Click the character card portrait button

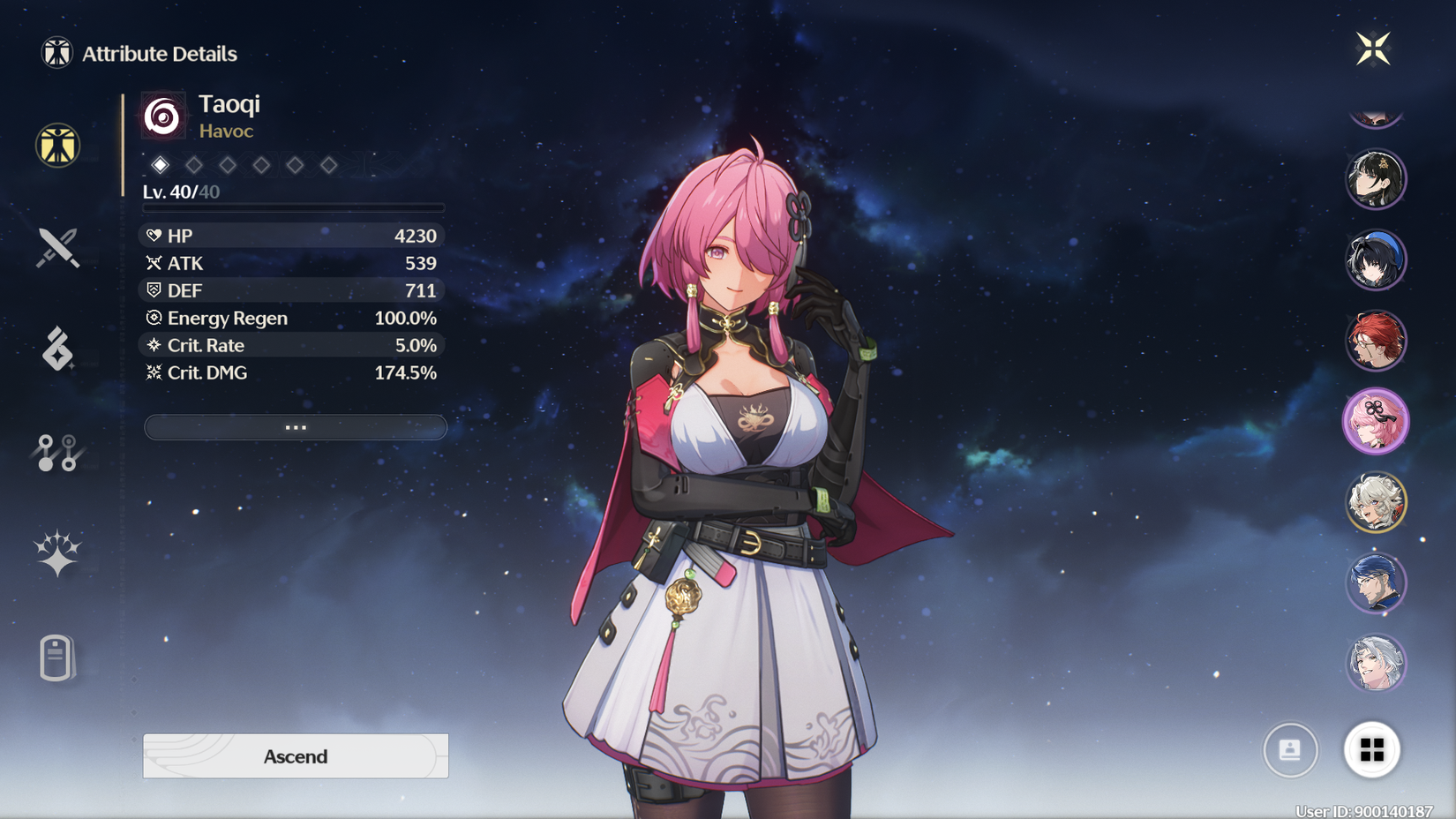coord(1290,750)
